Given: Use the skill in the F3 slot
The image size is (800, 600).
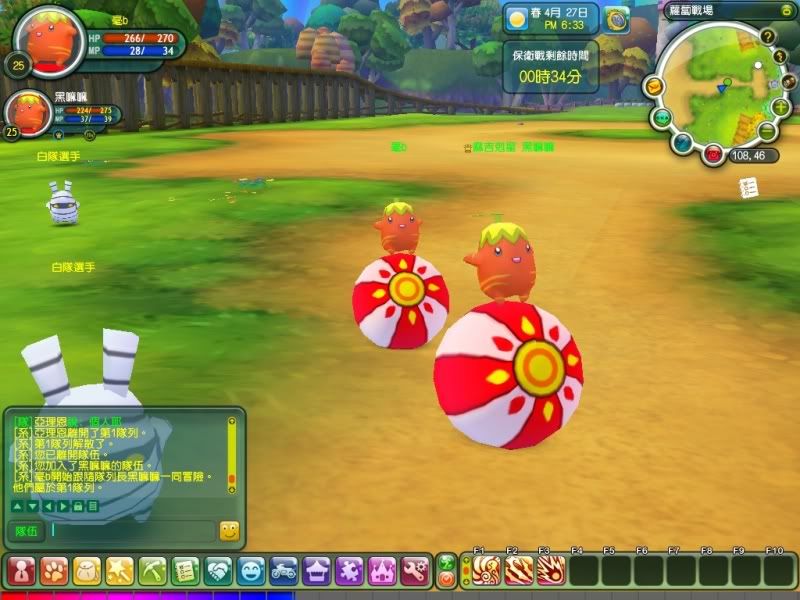Looking at the screenshot, I should (550, 570).
